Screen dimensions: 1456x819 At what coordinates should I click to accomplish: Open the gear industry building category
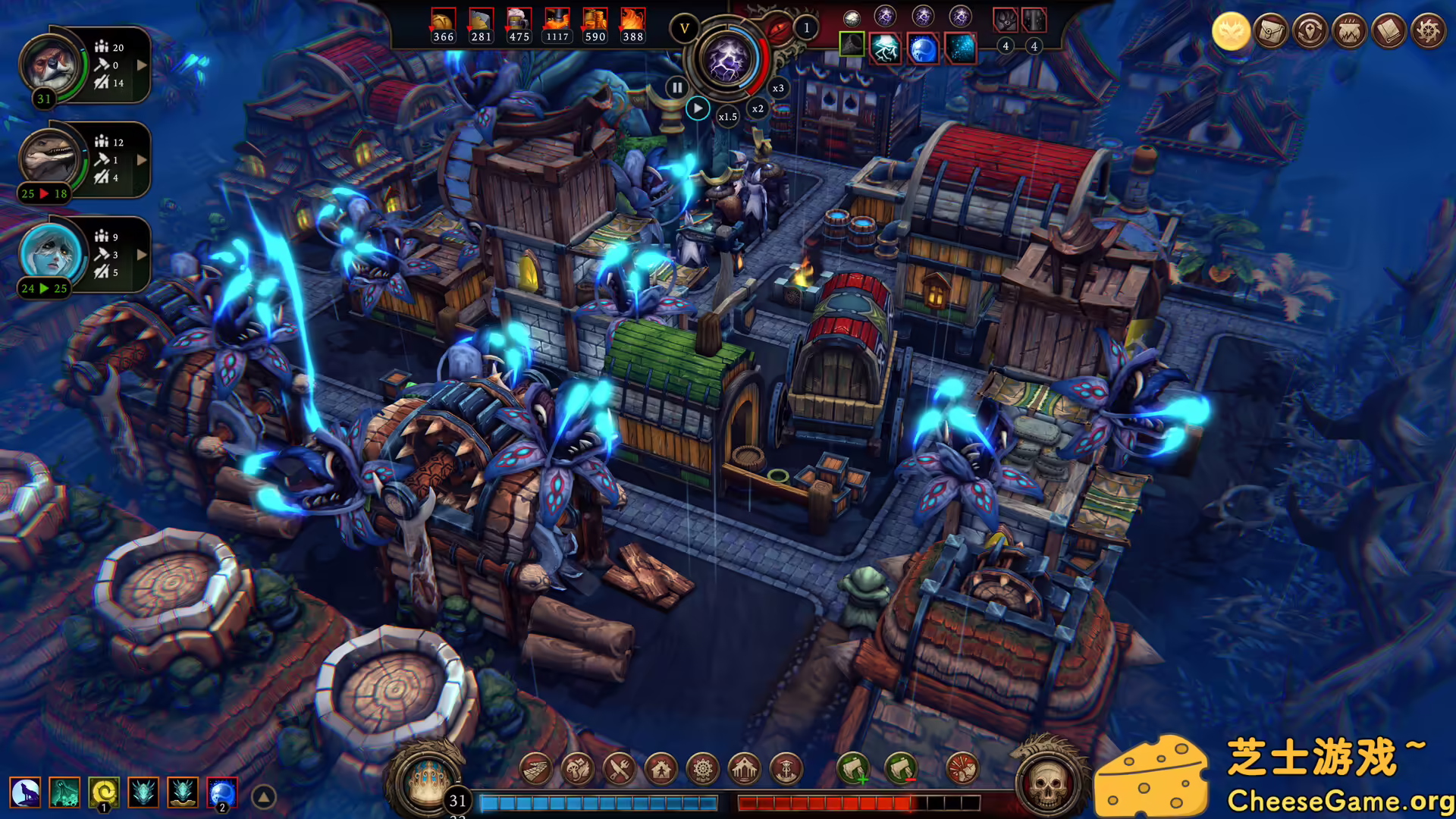703,770
